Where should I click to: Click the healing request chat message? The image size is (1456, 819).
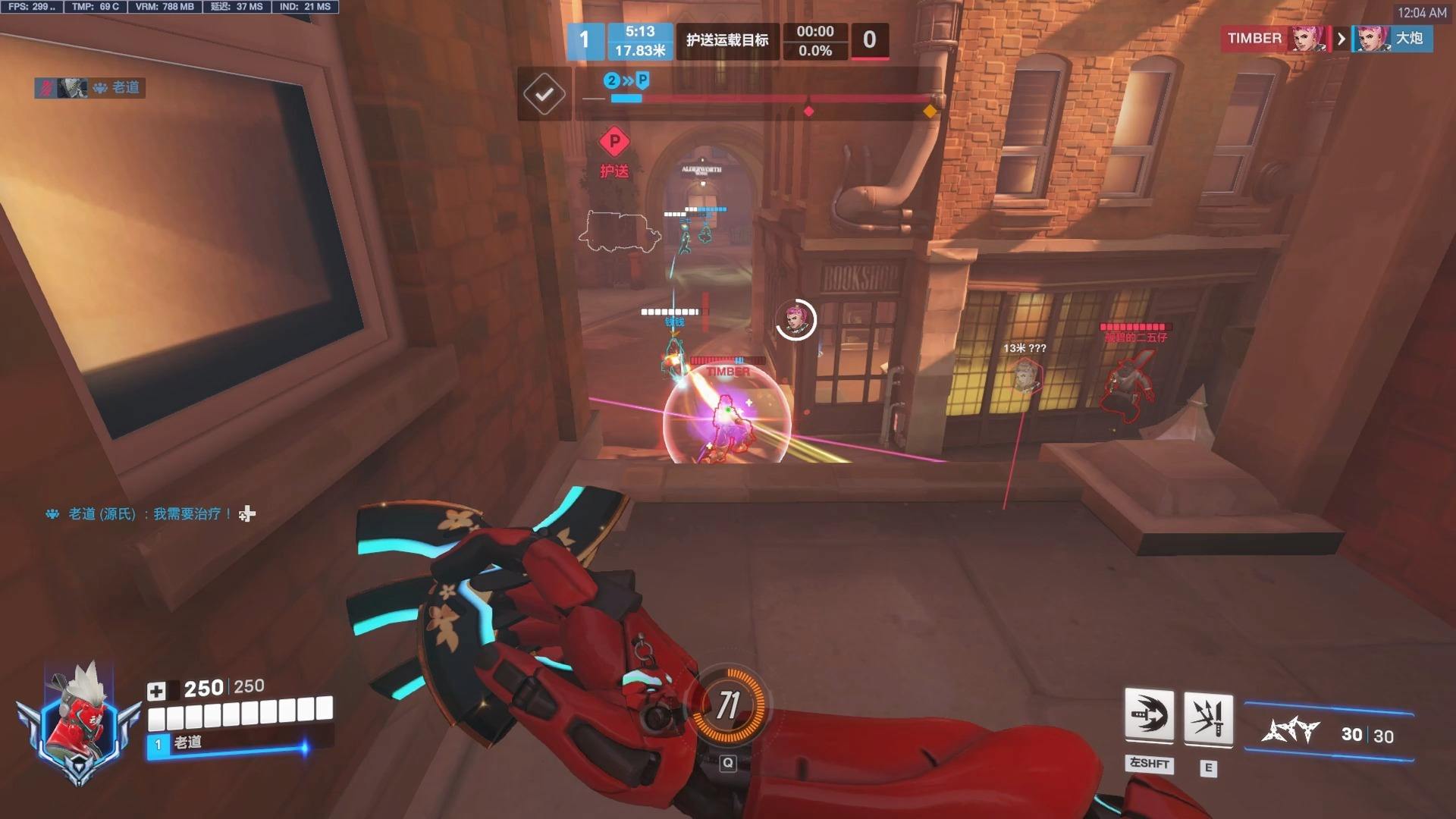[150, 514]
